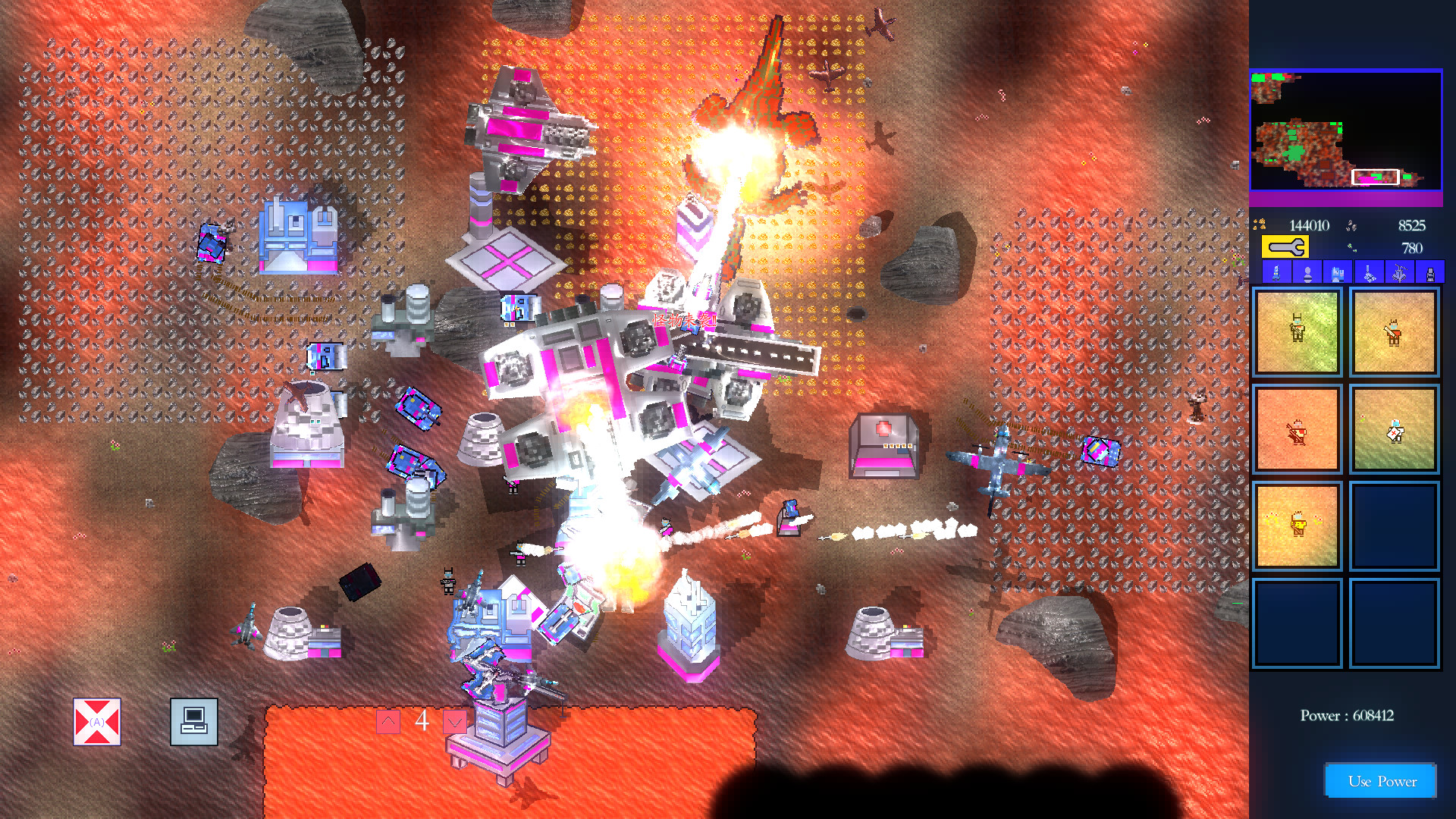
Task: Select the medic unit with red cross
Action: (1394, 430)
